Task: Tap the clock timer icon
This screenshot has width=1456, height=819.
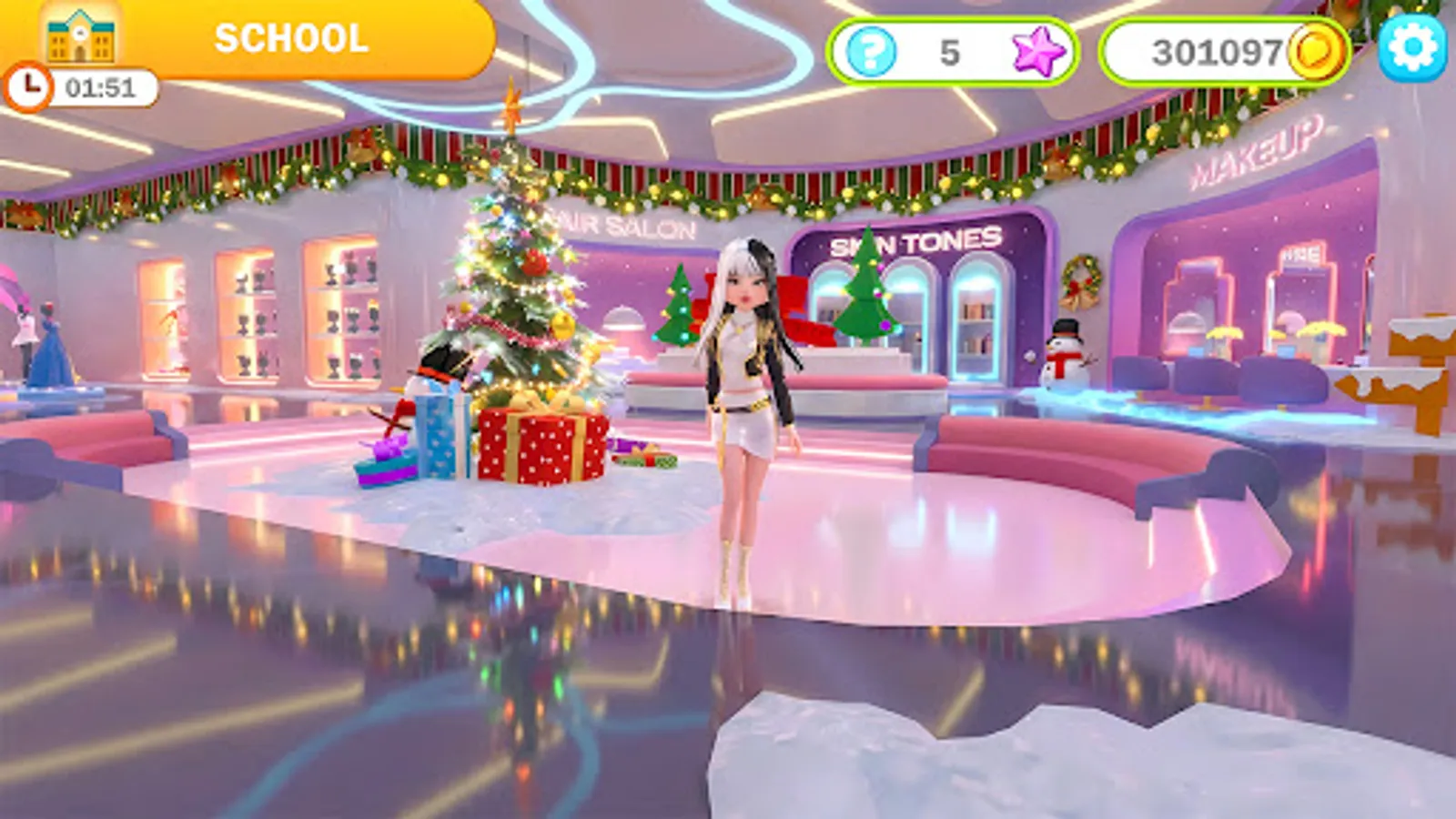Action: coord(30,89)
